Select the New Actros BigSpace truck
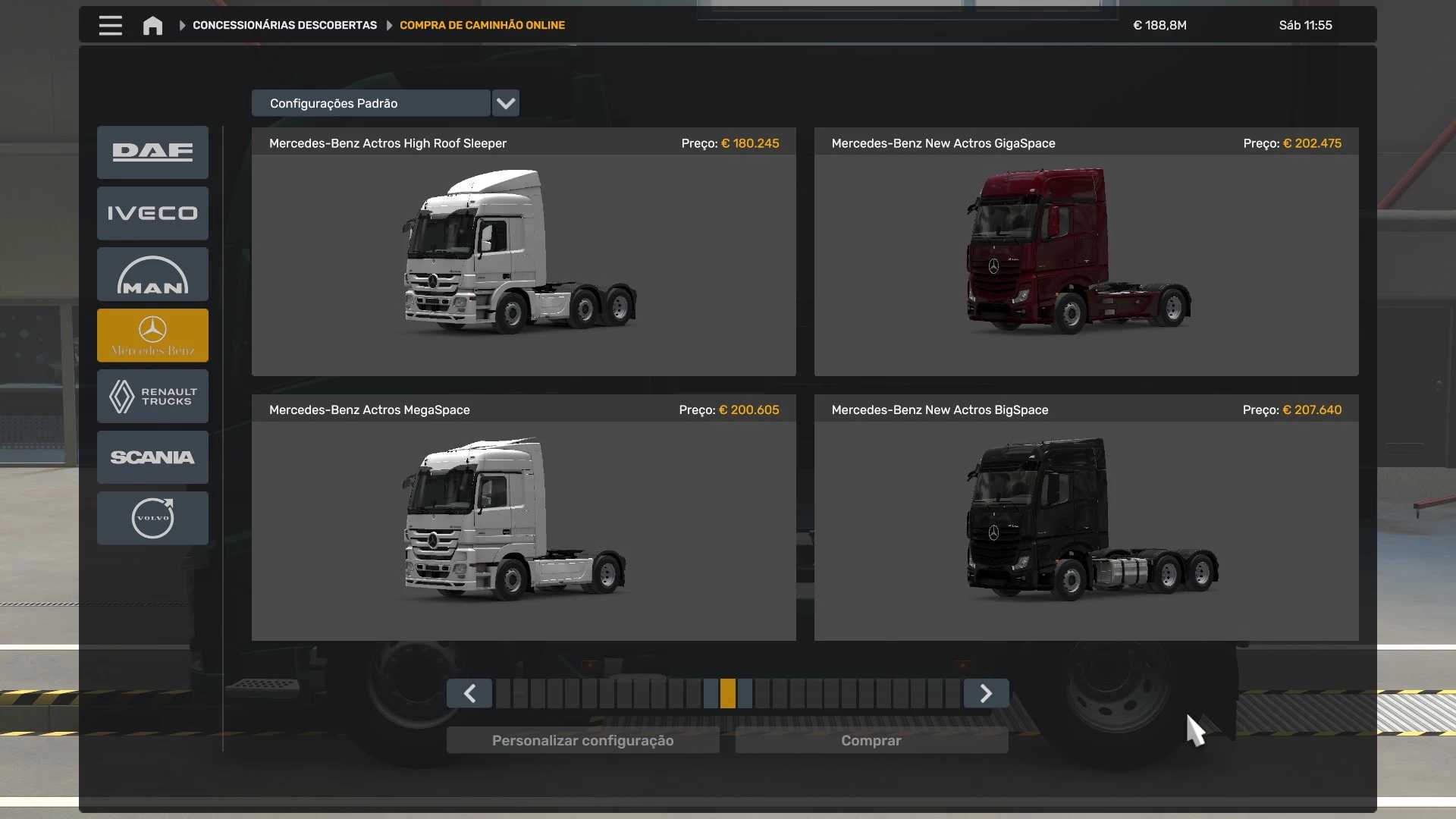The image size is (1456, 819). [x=1086, y=519]
